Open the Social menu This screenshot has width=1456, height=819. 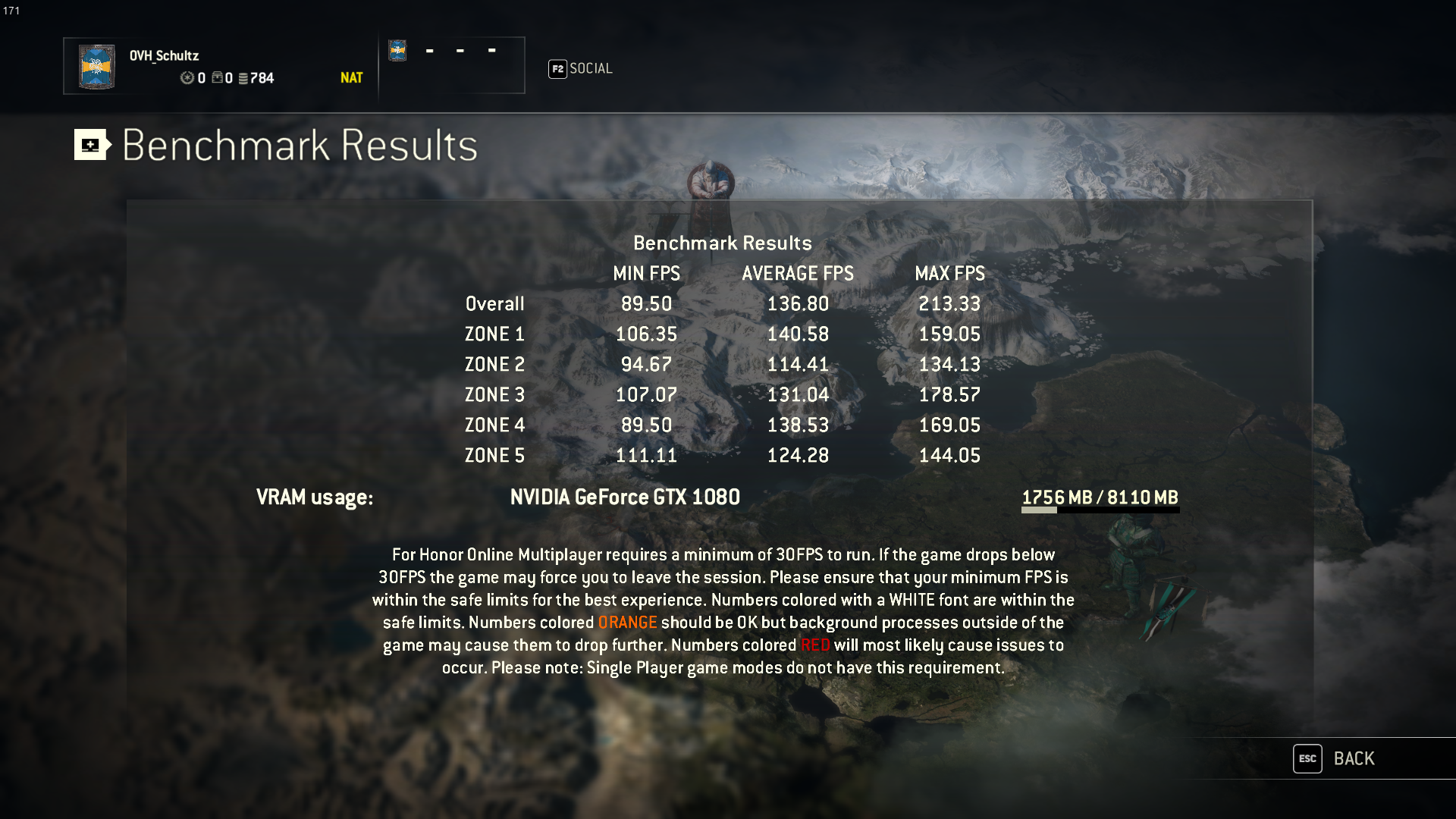pos(581,69)
